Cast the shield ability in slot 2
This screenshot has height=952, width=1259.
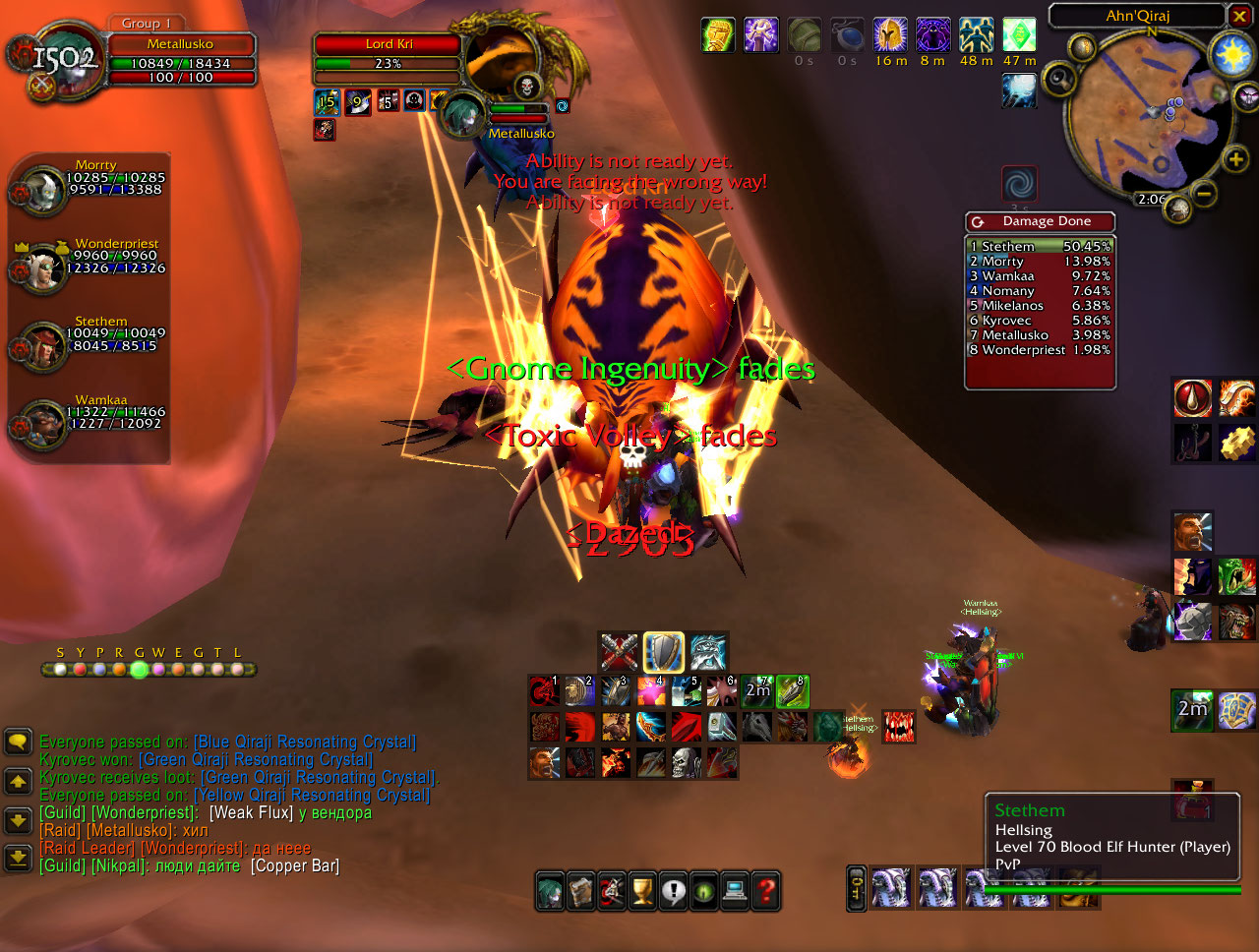coord(580,691)
